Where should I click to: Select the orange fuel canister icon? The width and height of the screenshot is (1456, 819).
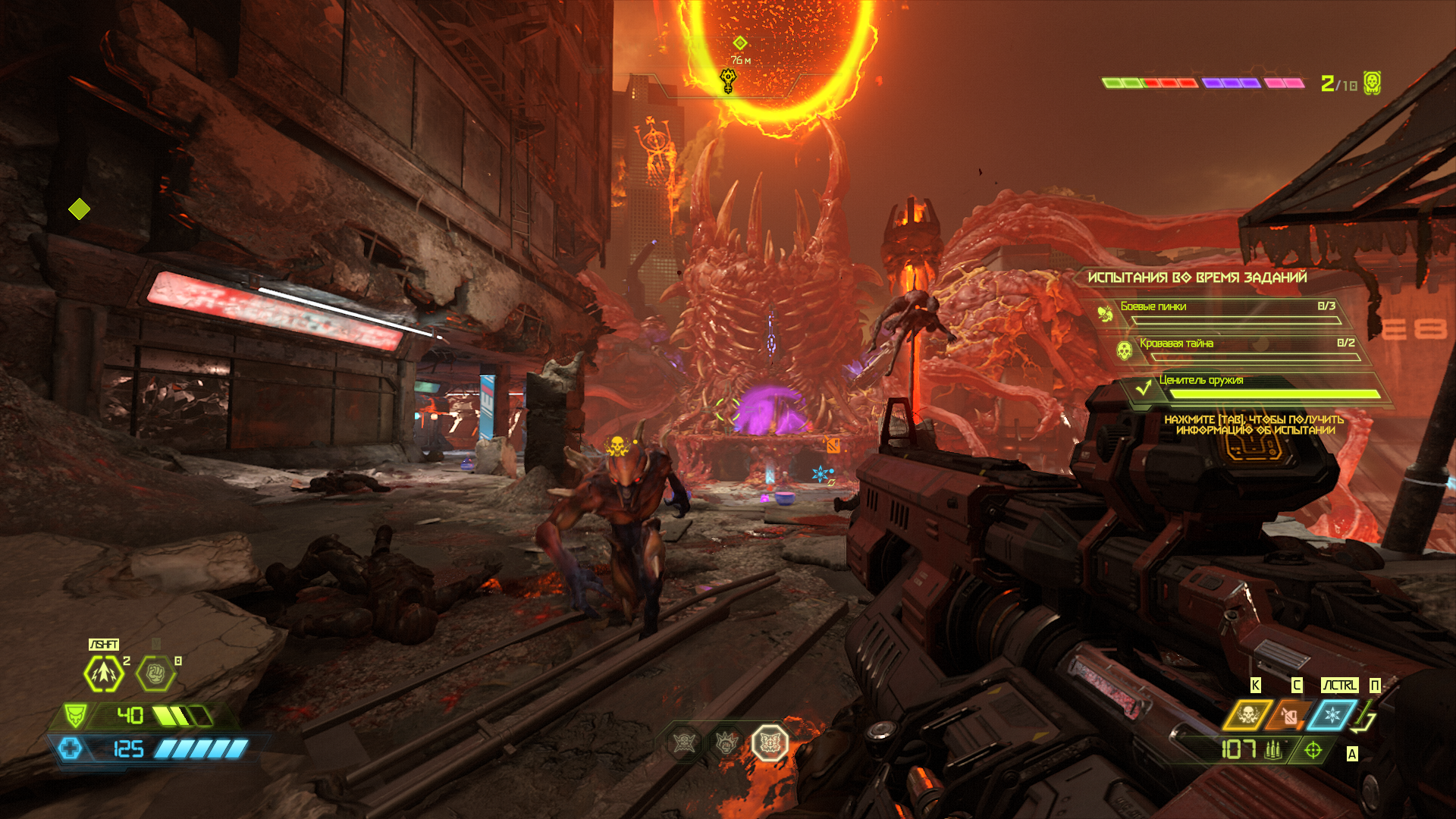[1288, 715]
